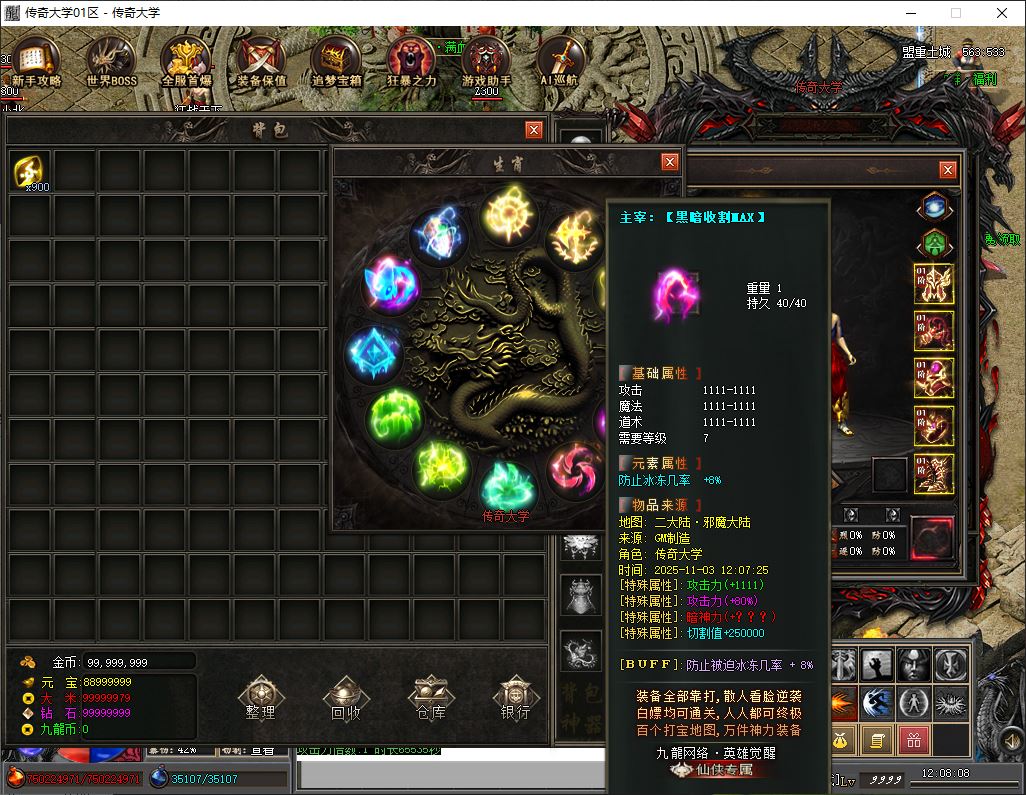Click the red gift box button

pyautogui.click(x=913, y=740)
